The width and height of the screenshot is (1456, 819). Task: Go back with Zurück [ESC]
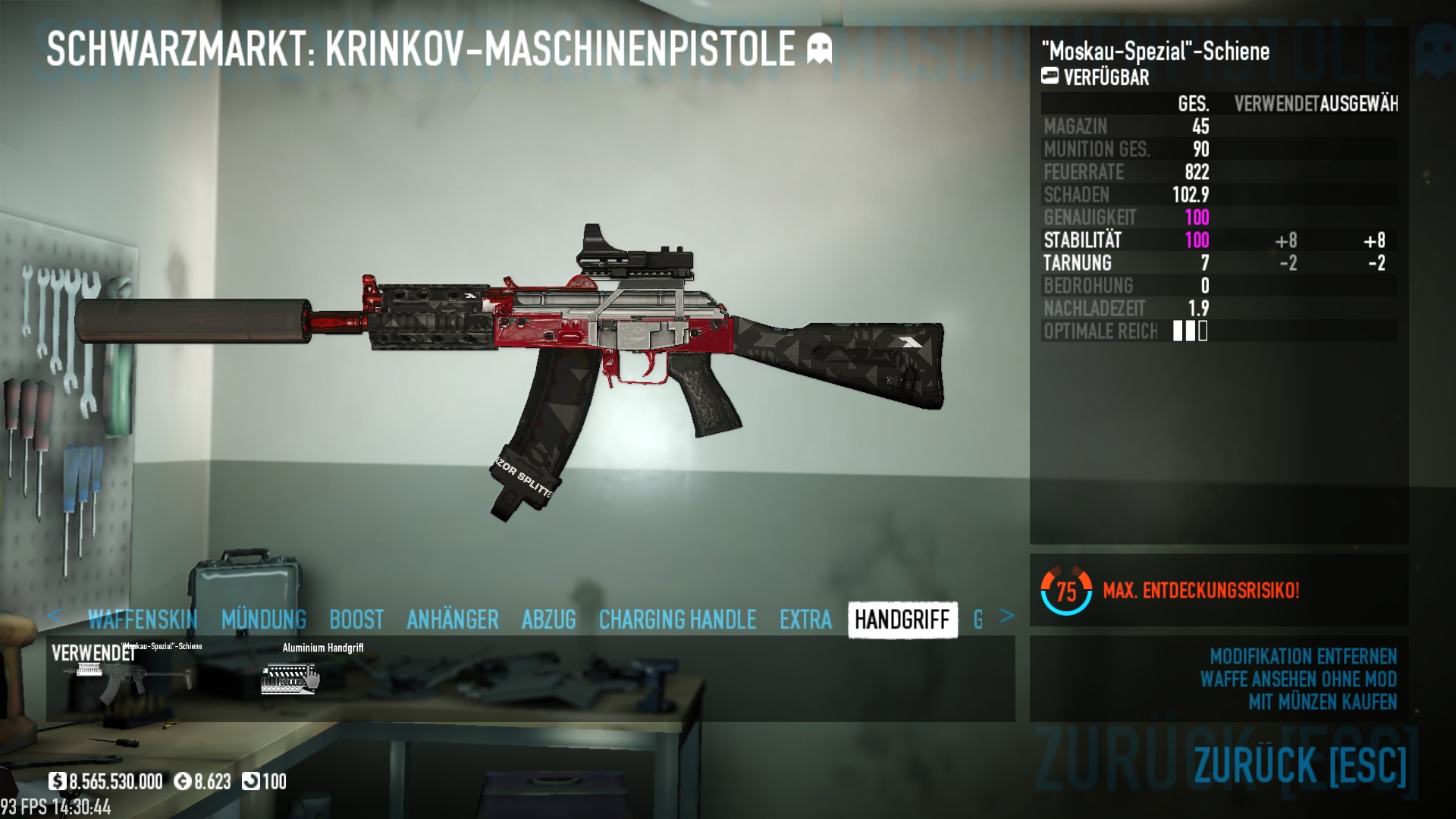click(x=1300, y=764)
